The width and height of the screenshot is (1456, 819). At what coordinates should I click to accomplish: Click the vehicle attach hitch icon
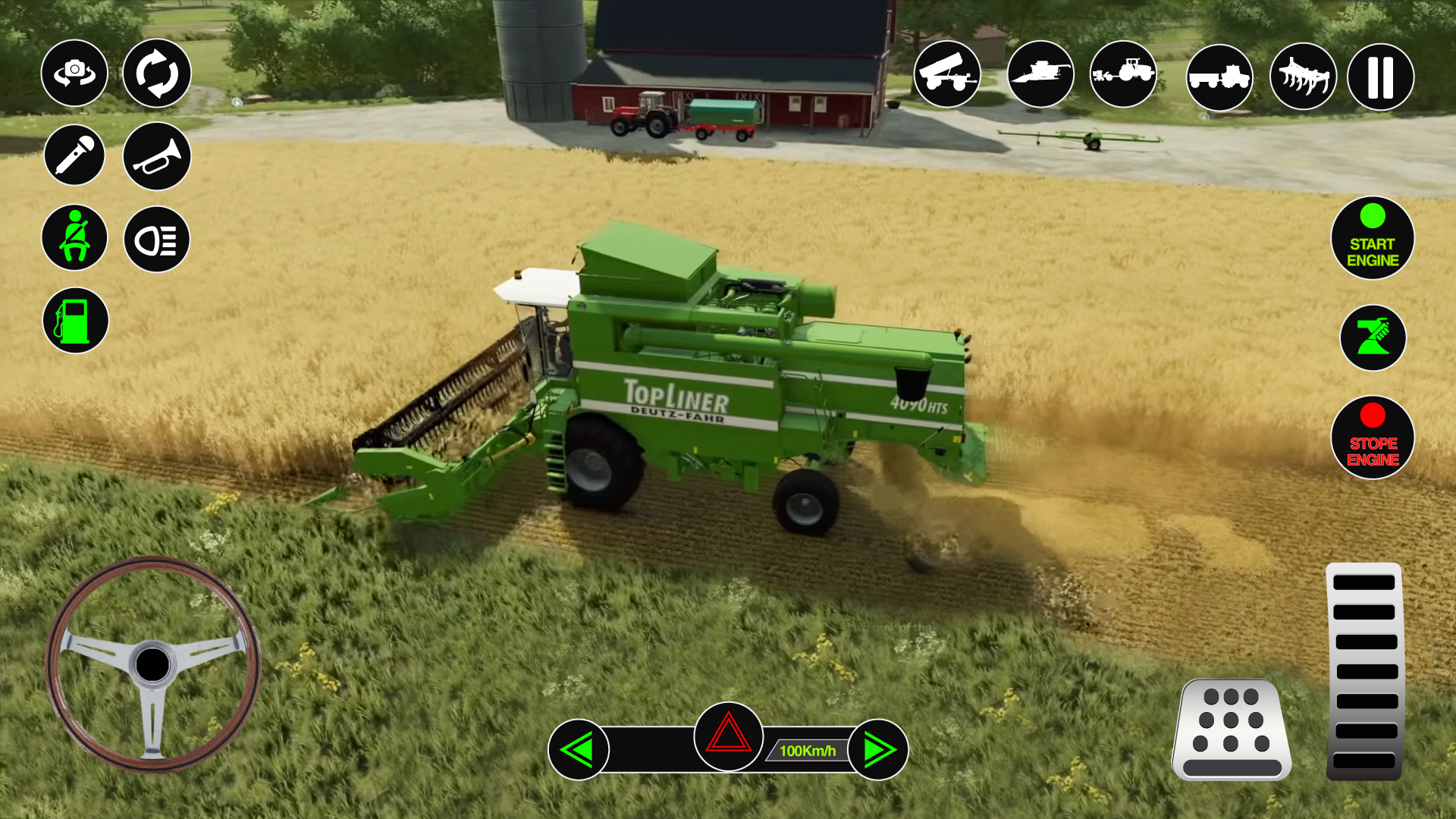pyautogui.click(x=1373, y=337)
